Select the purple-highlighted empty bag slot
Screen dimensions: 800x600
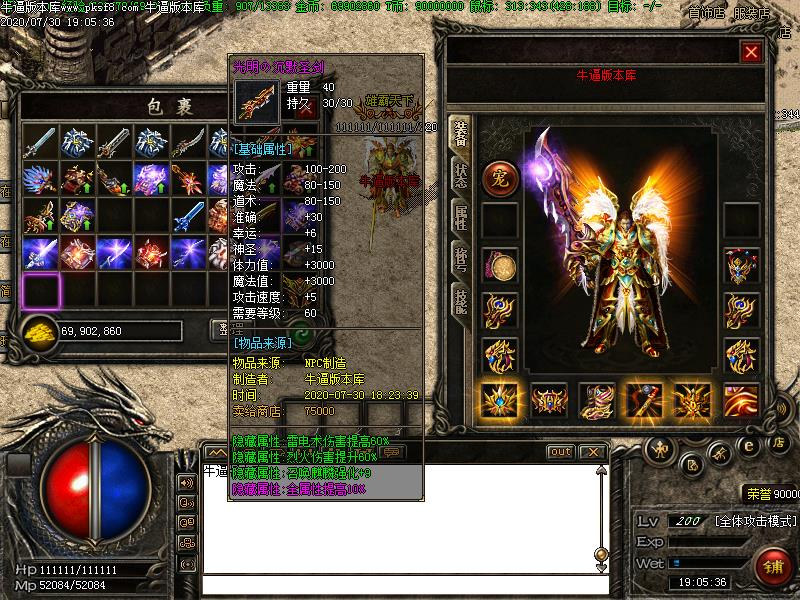pyautogui.click(x=41, y=290)
